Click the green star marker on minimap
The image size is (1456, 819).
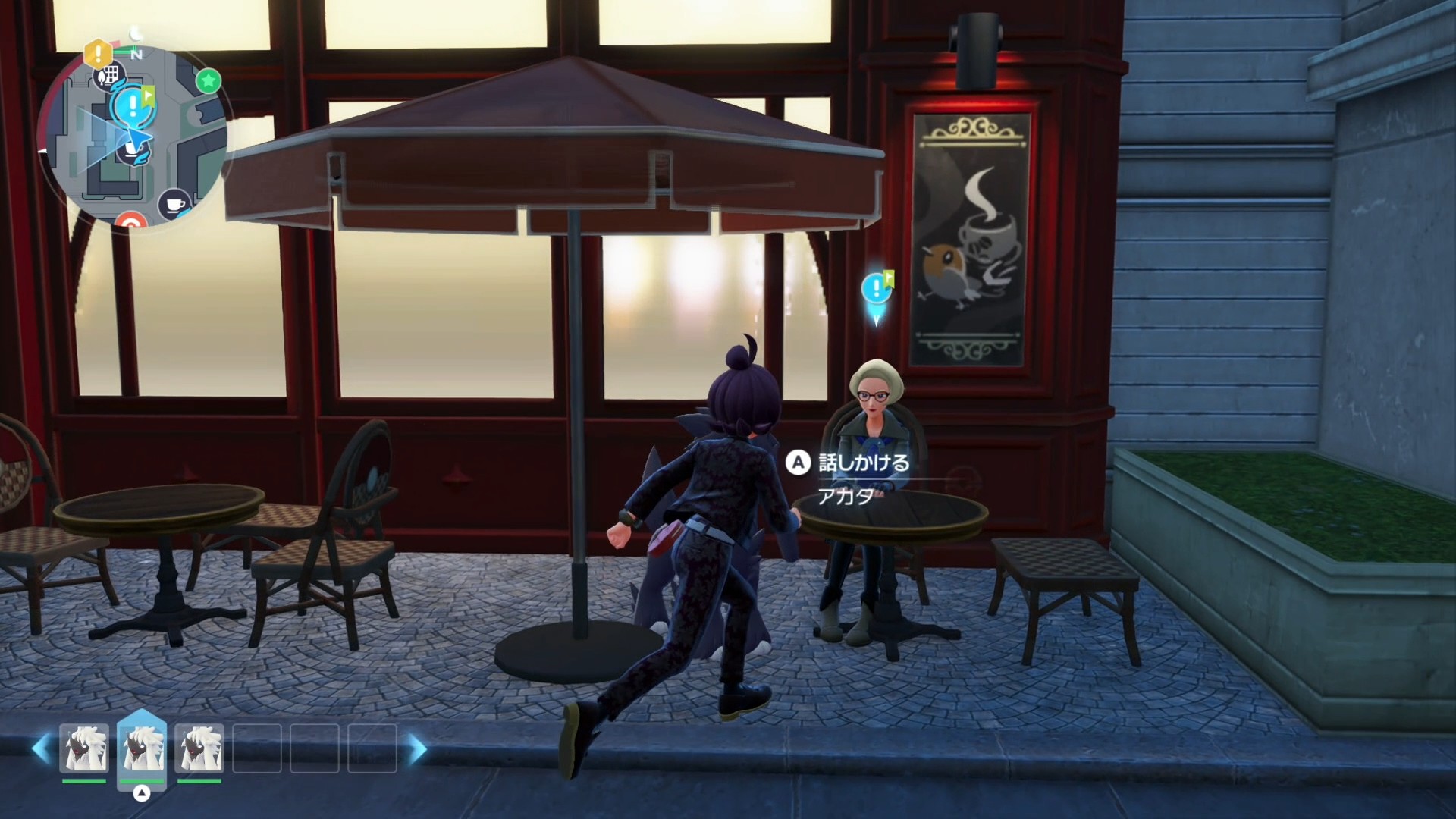pyautogui.click(x=208, y=80)
